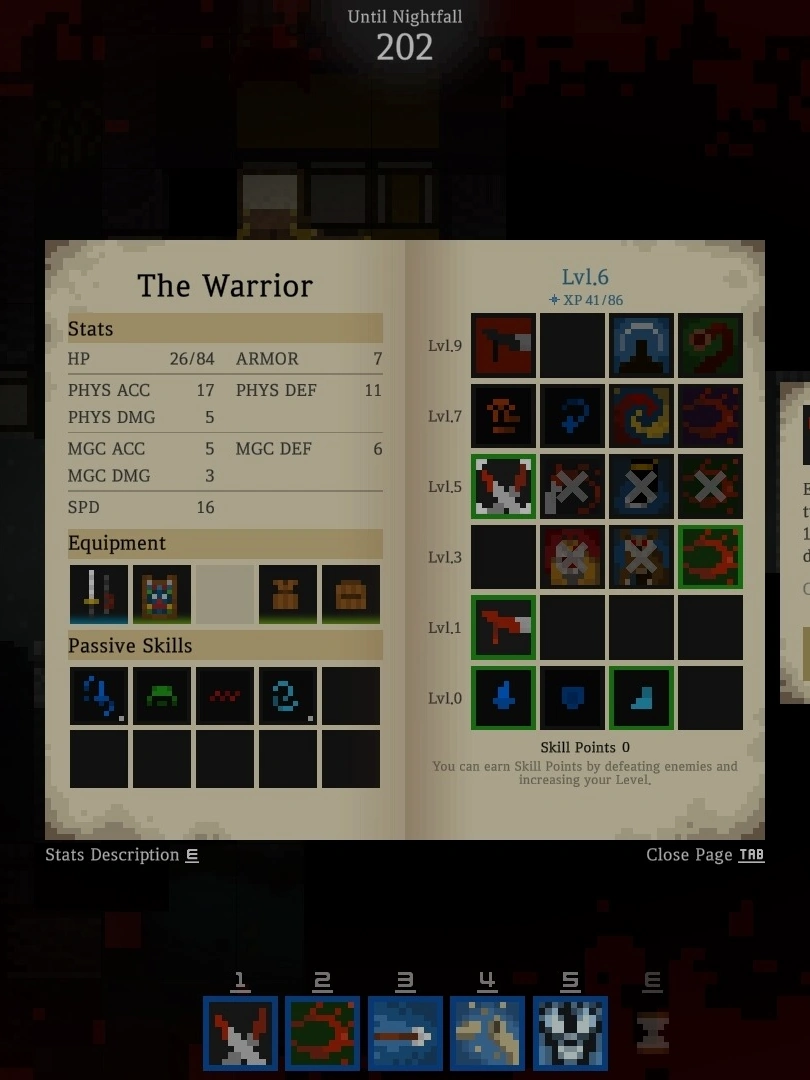810x1080 pixels.
Task: Select the Lvl.0 light blue boot skill
Action: (641, 698)
